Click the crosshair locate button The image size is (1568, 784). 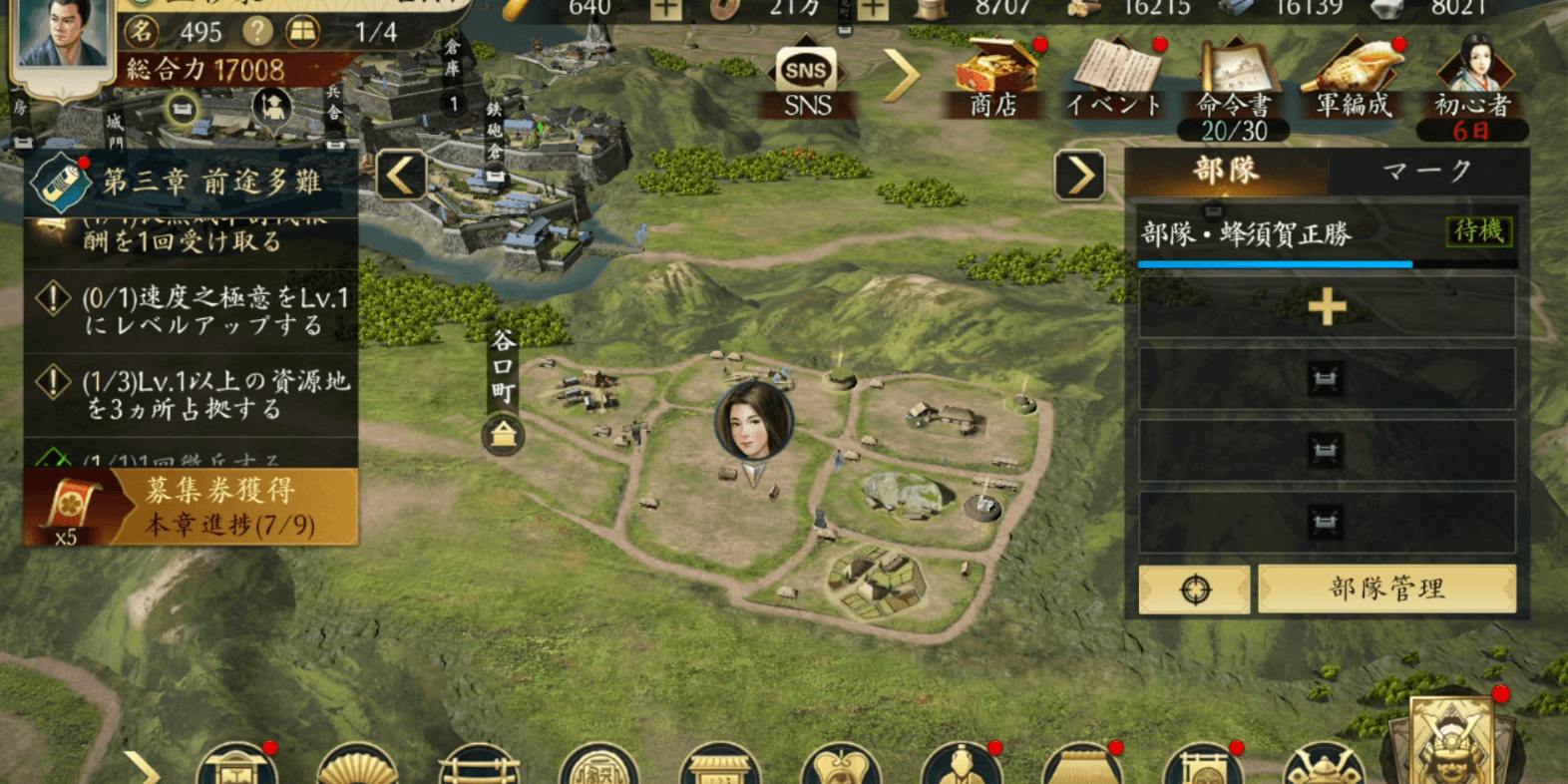1194,589
